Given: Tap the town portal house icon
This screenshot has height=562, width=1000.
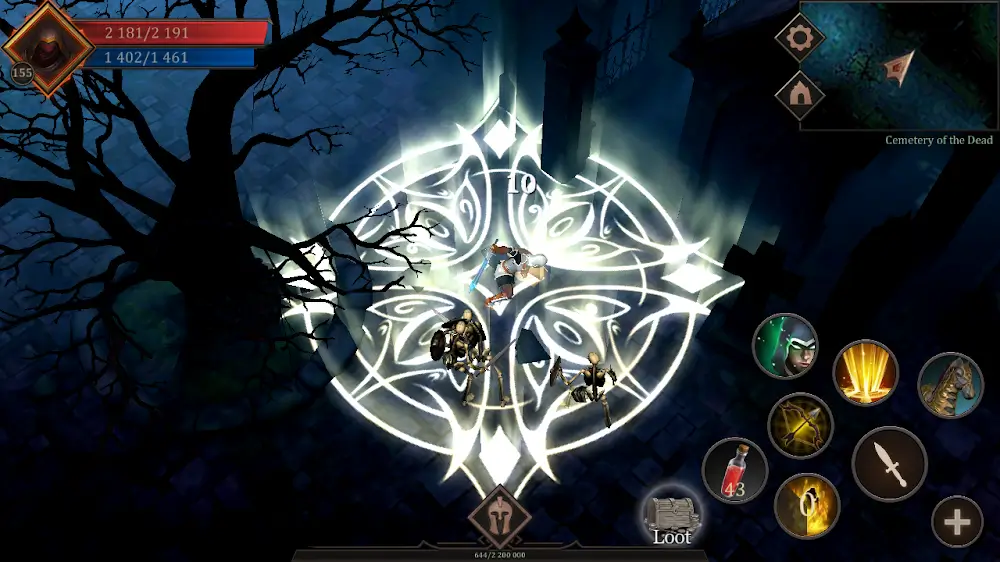Looking at the screenshot, I should click(x=800, y=96).
